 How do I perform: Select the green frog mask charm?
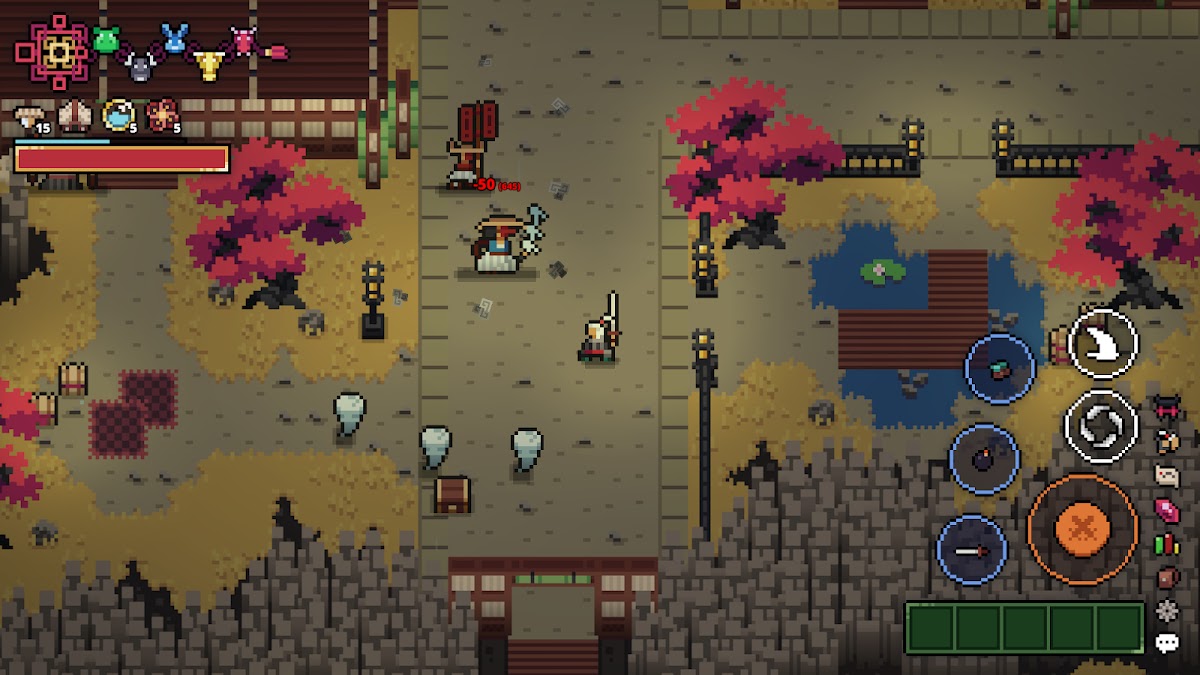[106, 40]
